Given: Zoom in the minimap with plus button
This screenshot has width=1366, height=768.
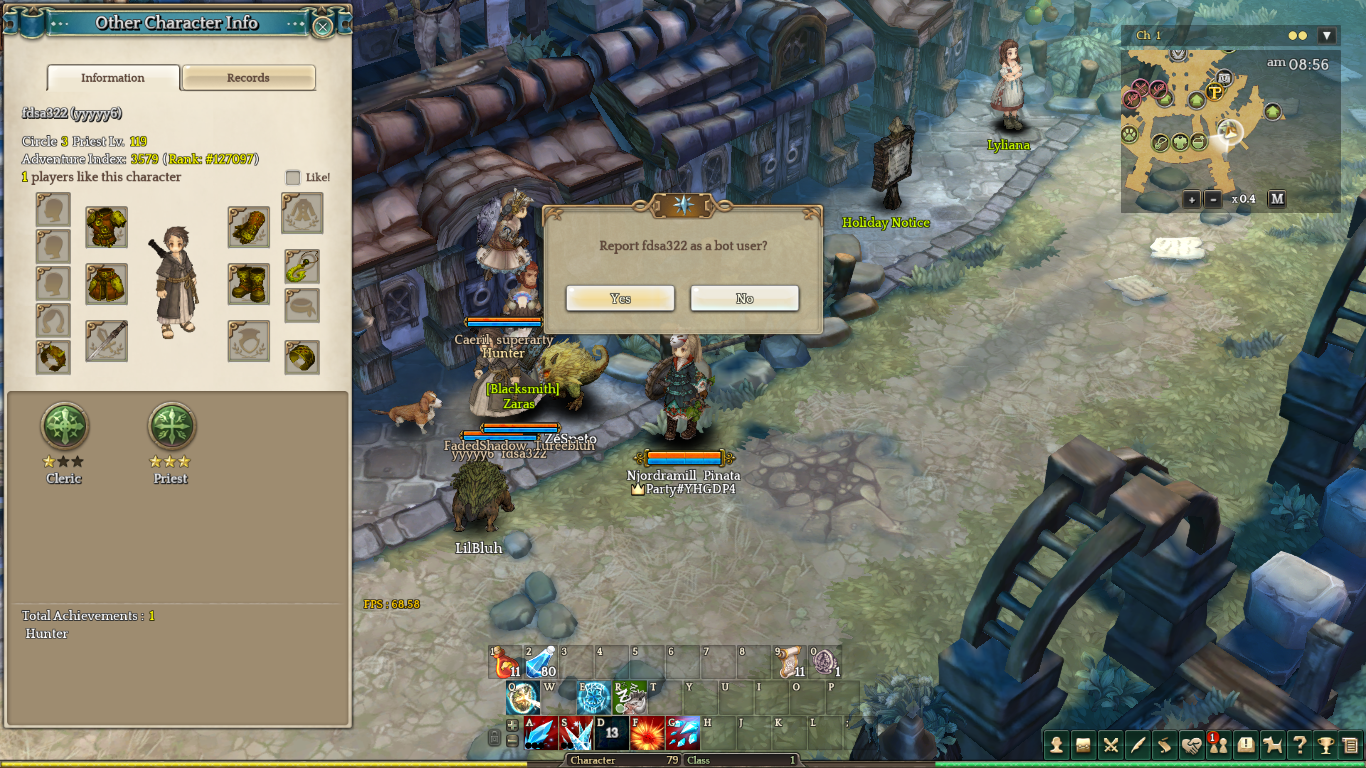Looking at the screenshot, I should pyautogui.click(x=1191, y=199).
